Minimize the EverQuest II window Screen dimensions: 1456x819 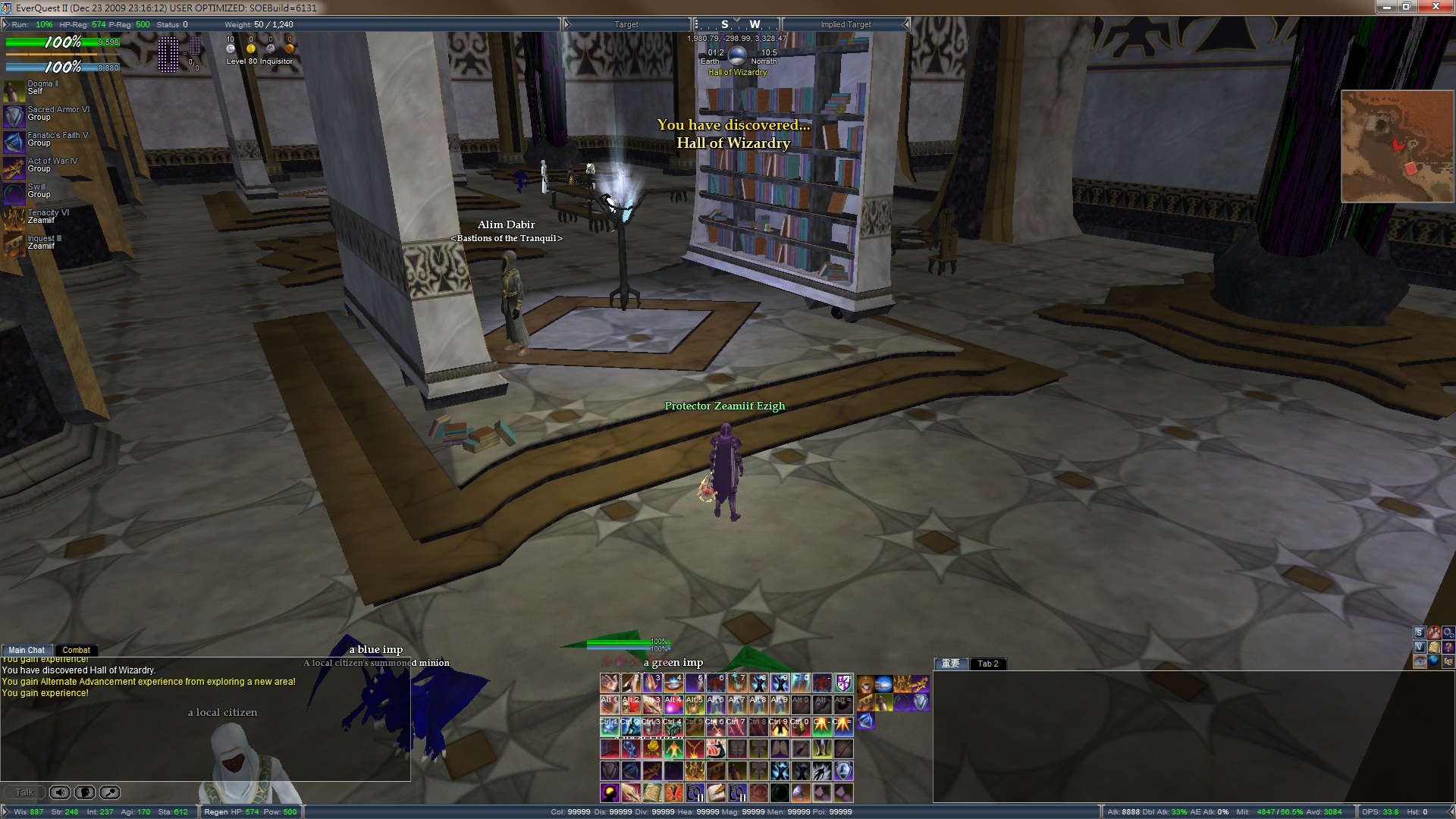1388,7
